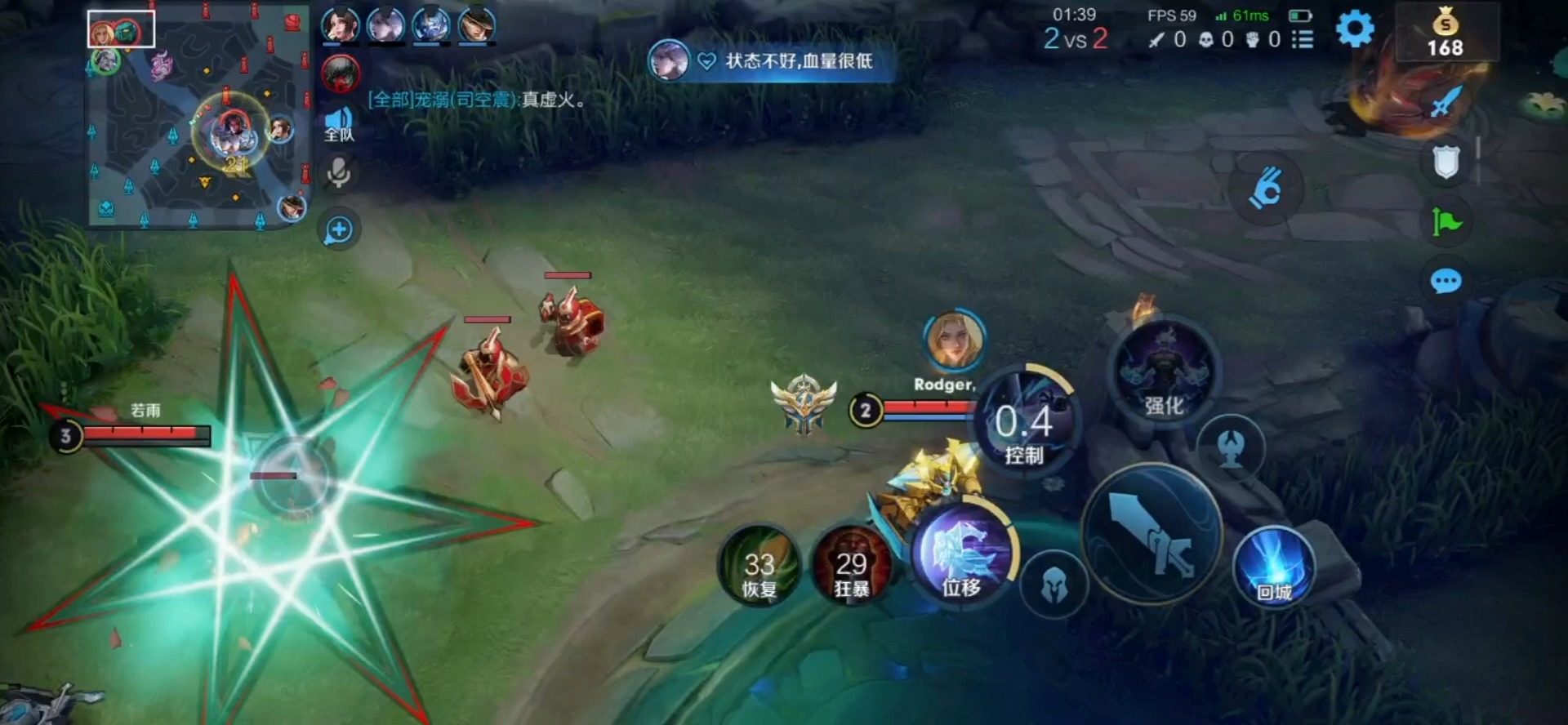The image size is (1568, 725).
Task: Open the gold shop showing 168
Action: 1445,33
